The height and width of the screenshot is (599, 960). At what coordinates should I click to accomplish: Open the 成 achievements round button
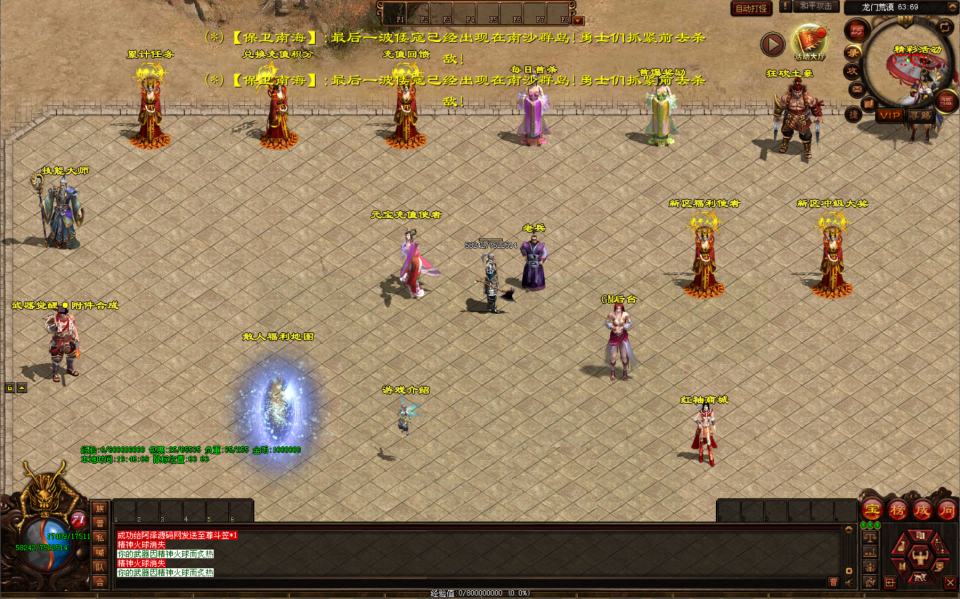pos(921,510)
